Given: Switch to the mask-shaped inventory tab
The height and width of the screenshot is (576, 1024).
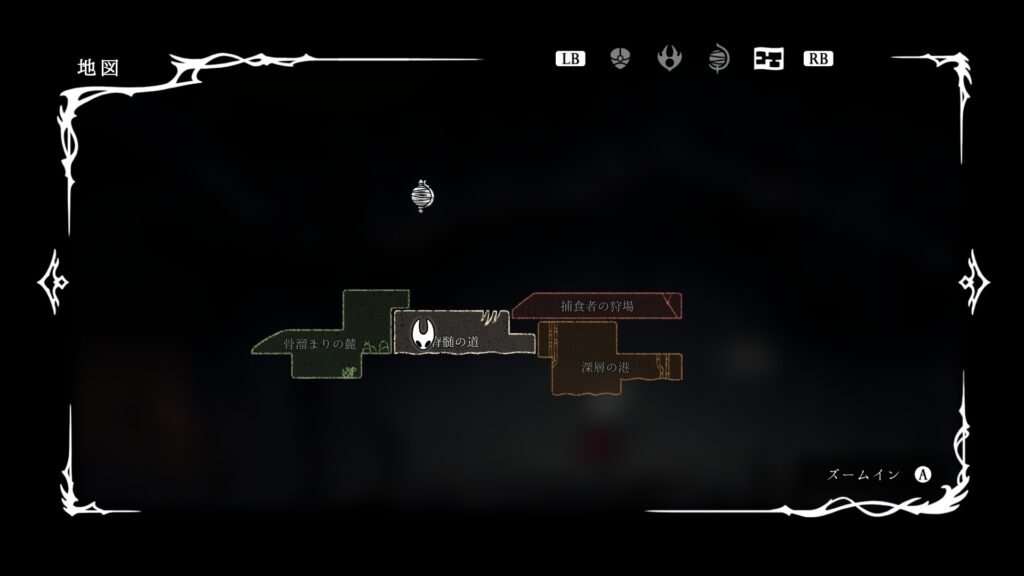Looking at the screenshot, I should click(620, 58).
